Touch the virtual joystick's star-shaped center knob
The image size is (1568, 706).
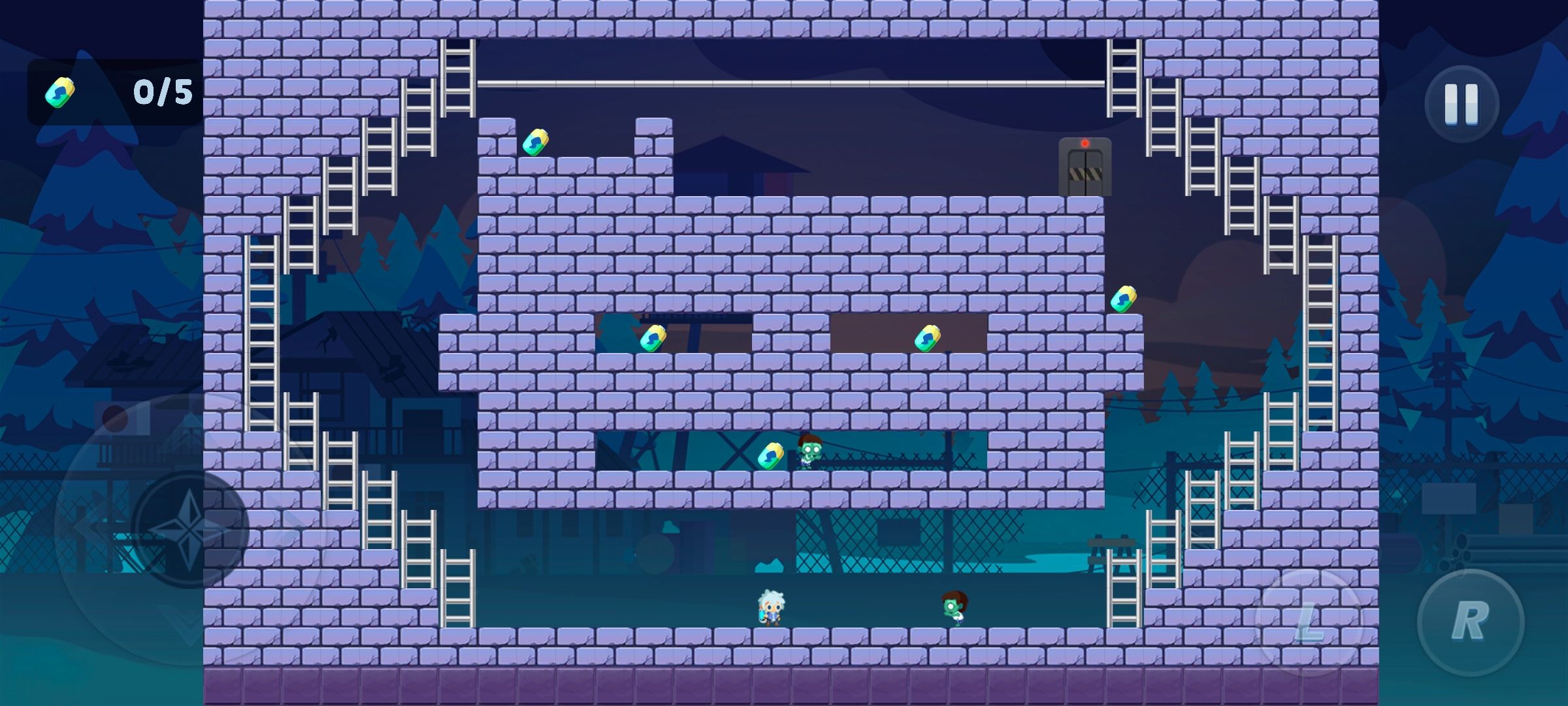click(x=189, y=528)
